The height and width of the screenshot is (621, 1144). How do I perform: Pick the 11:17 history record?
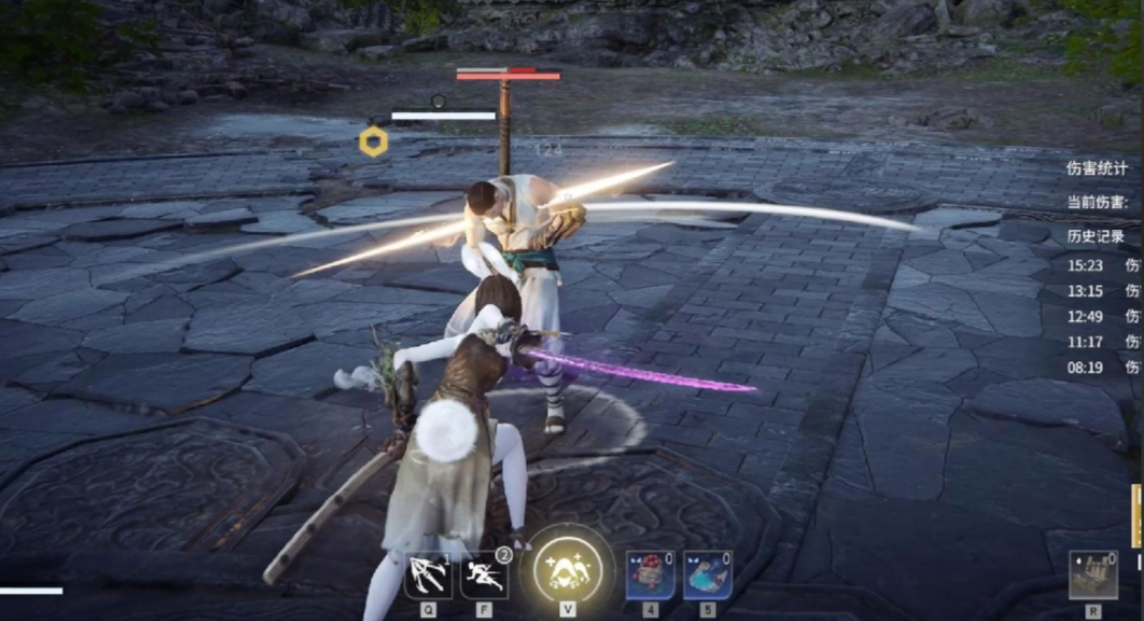(1087, 341)
